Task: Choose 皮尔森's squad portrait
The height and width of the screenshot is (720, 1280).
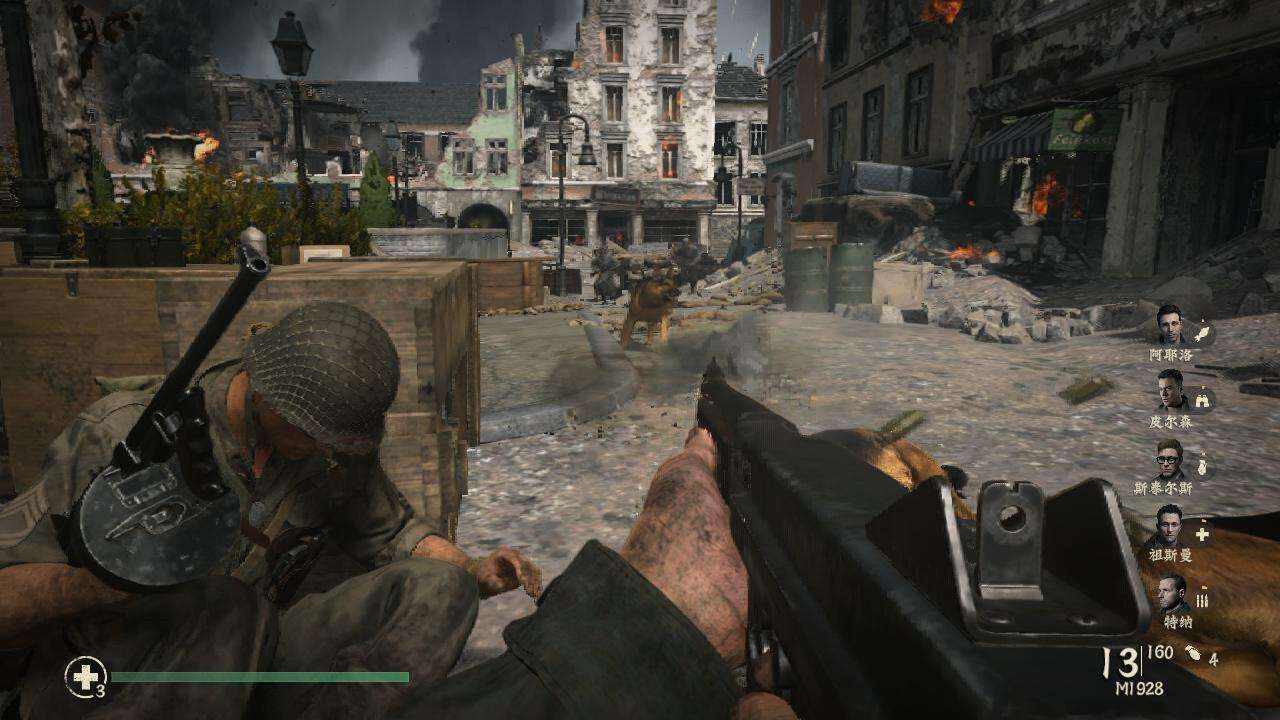Action: pyautogui.click(x=1170, y=390)
